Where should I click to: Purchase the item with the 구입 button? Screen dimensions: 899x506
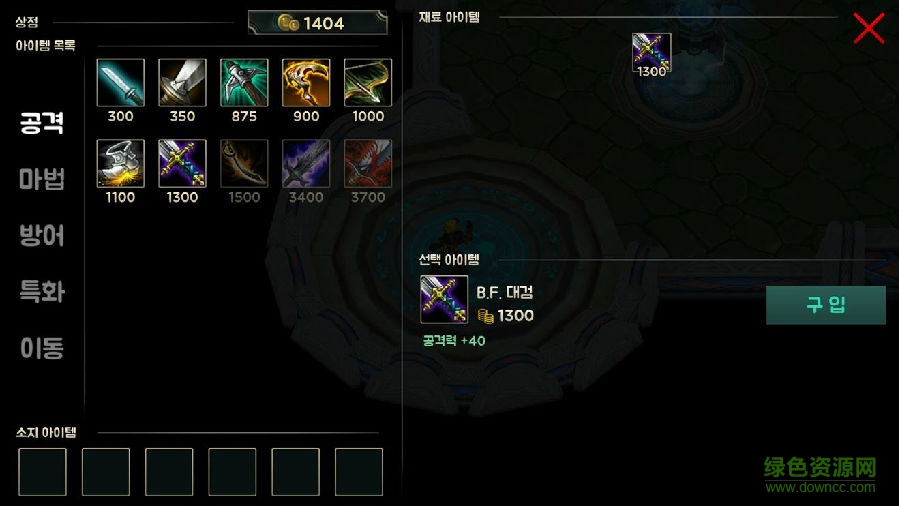click(x=825, y=305)
